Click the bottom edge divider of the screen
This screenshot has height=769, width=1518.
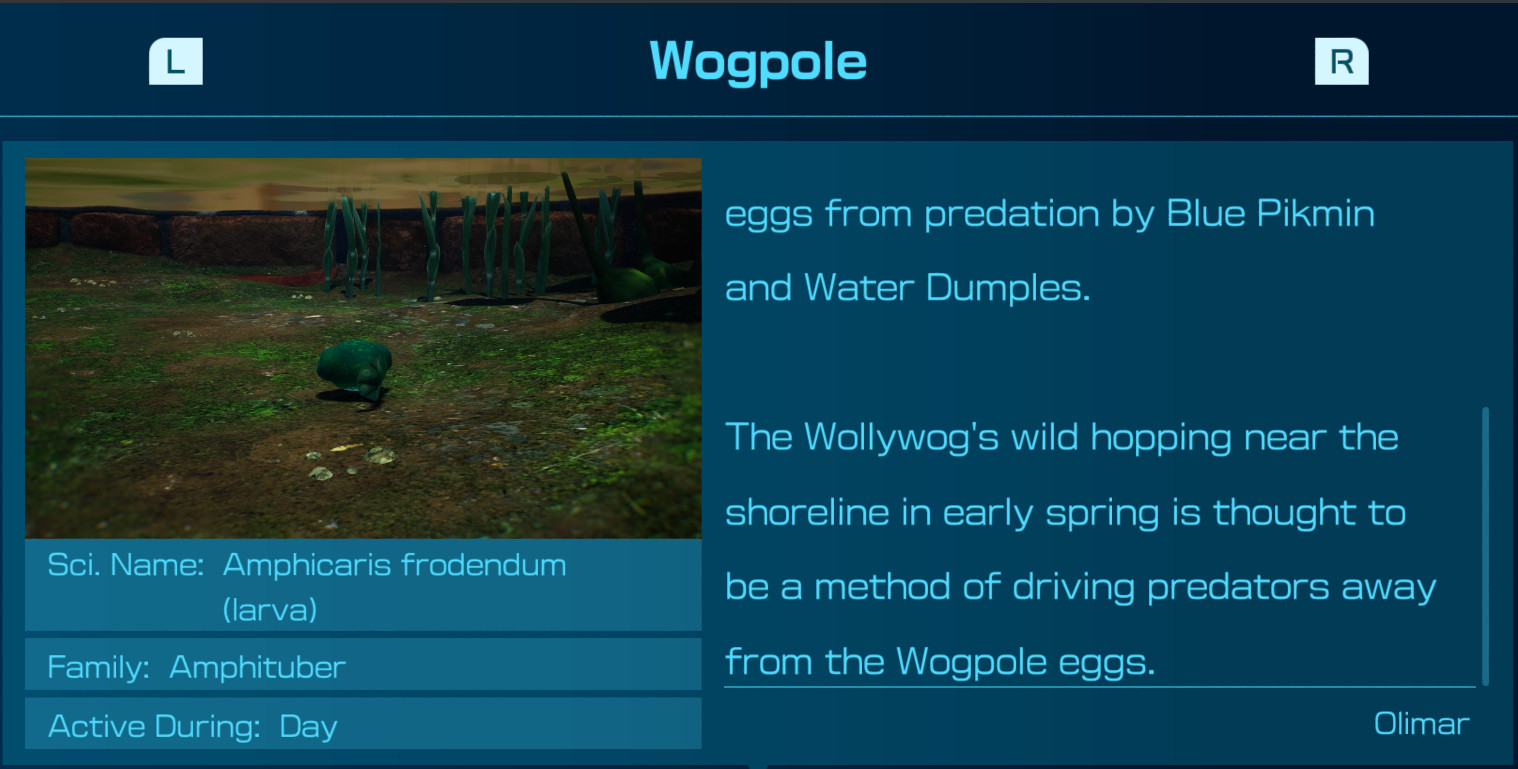[759, 766]
